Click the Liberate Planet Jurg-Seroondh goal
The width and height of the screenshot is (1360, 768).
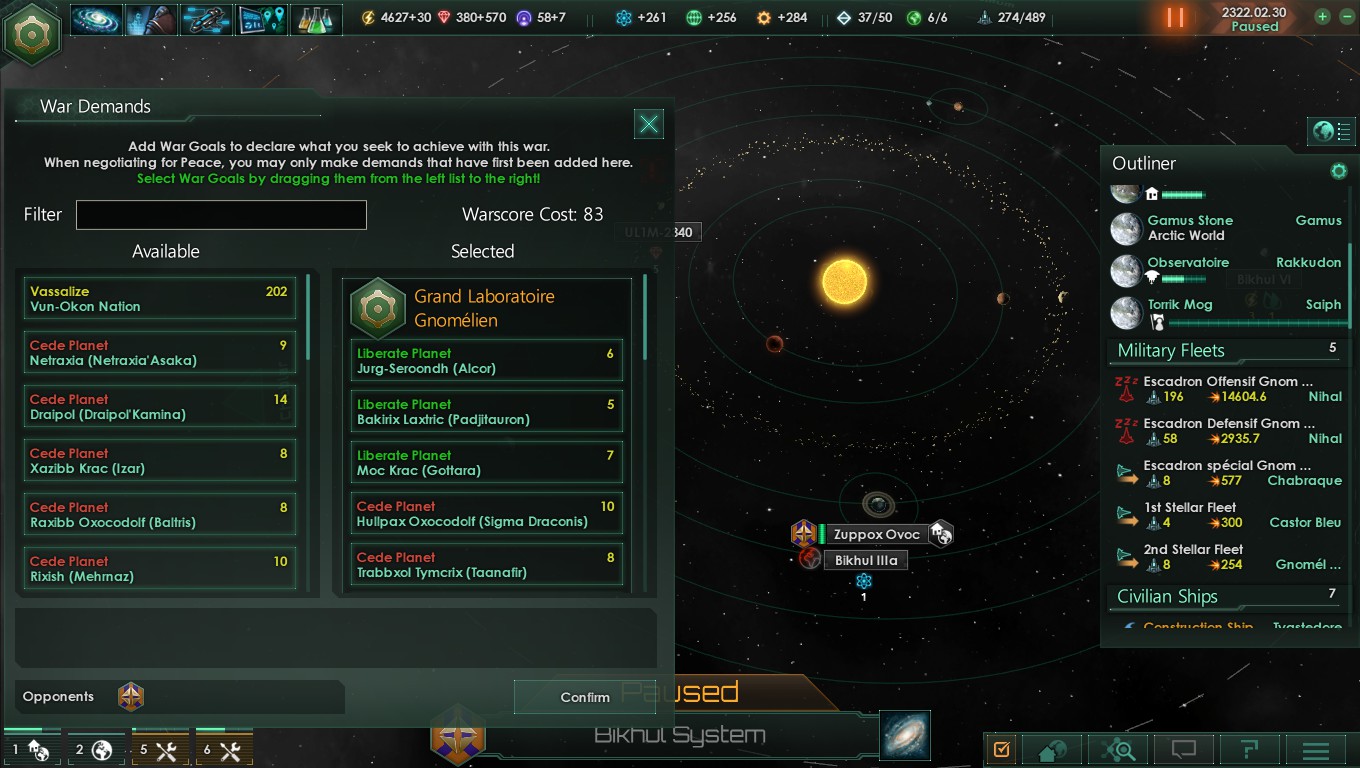487,361
